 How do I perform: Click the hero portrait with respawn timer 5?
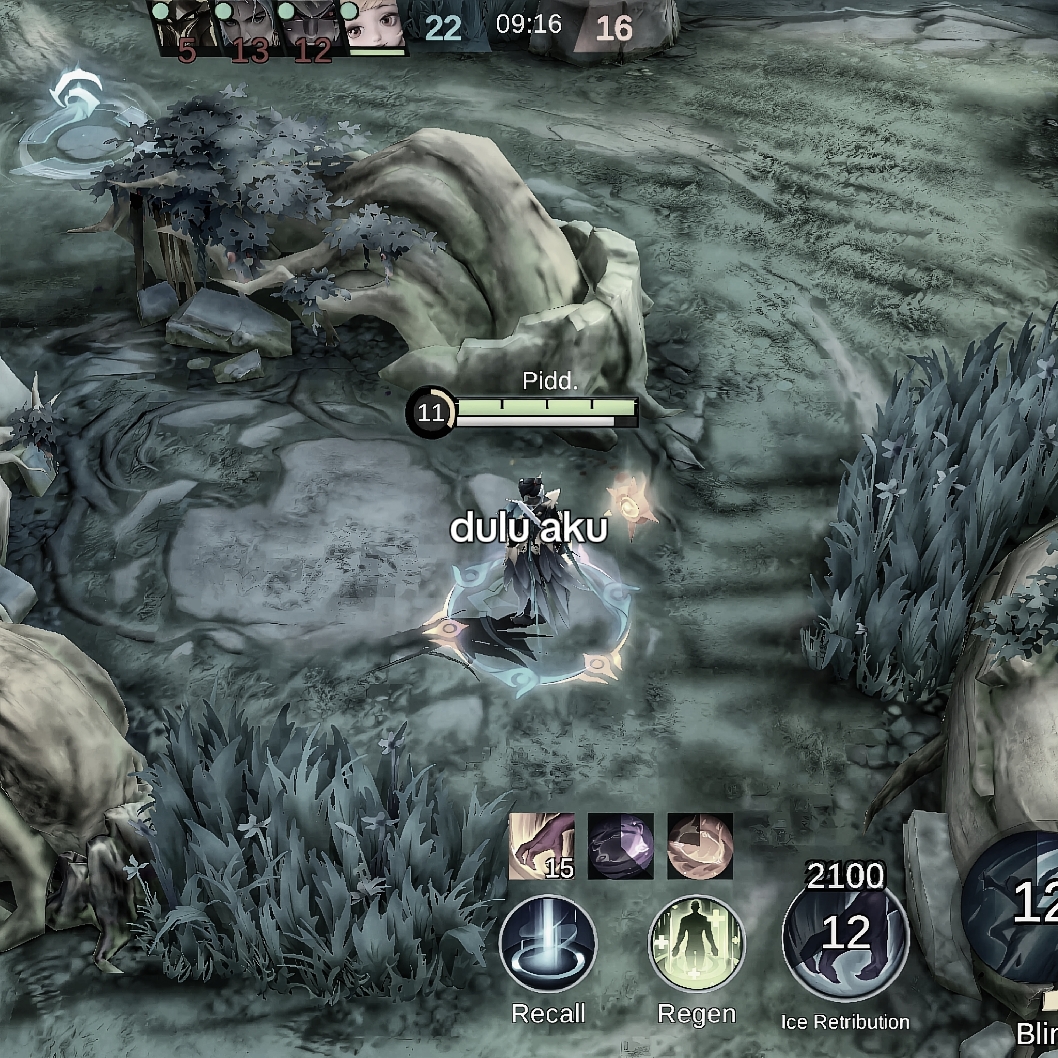click(185, 28)
